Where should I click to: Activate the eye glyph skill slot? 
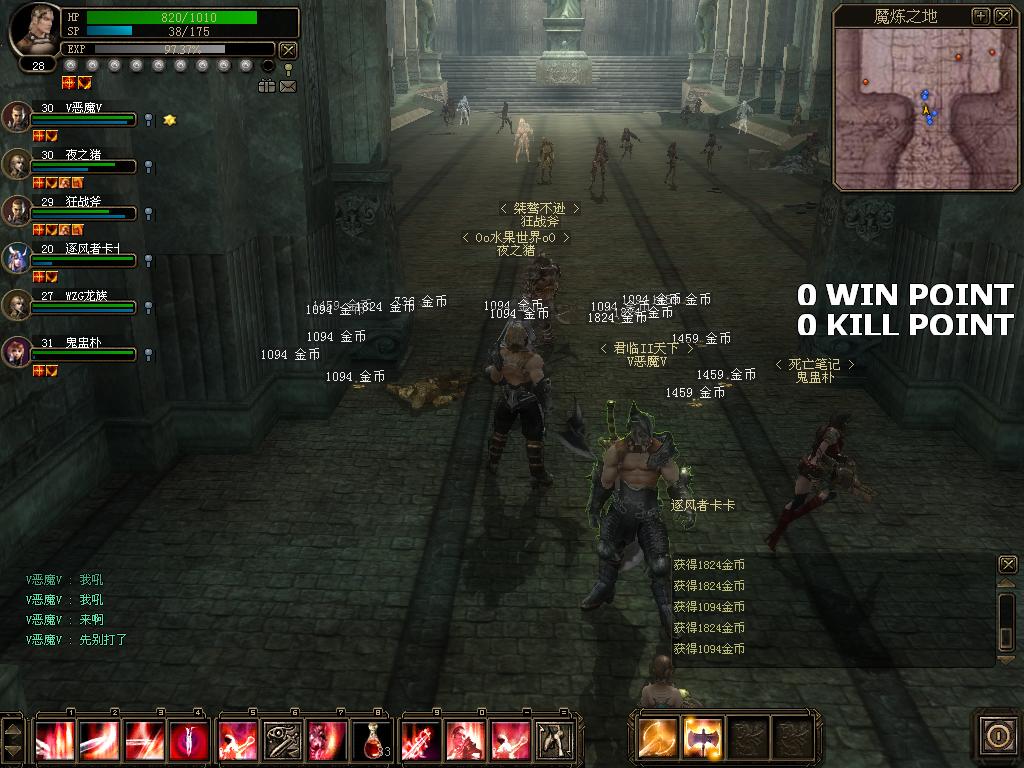point(281,740)
